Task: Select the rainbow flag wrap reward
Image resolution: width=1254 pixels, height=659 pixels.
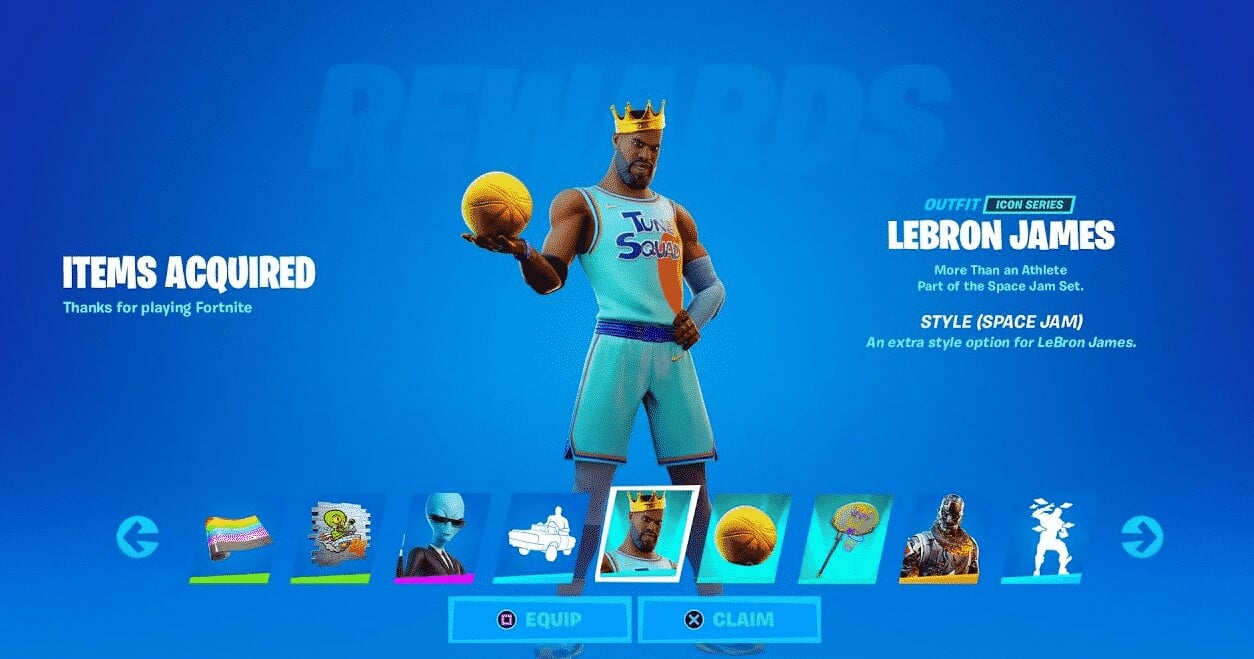Action: (231, 538)
